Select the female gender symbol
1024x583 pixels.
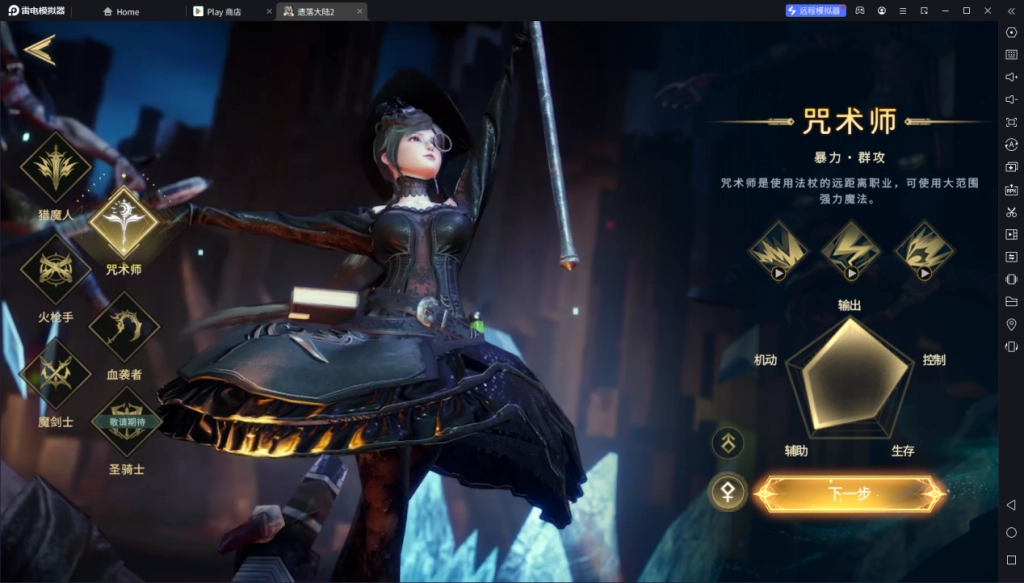[x=727, y=491]
